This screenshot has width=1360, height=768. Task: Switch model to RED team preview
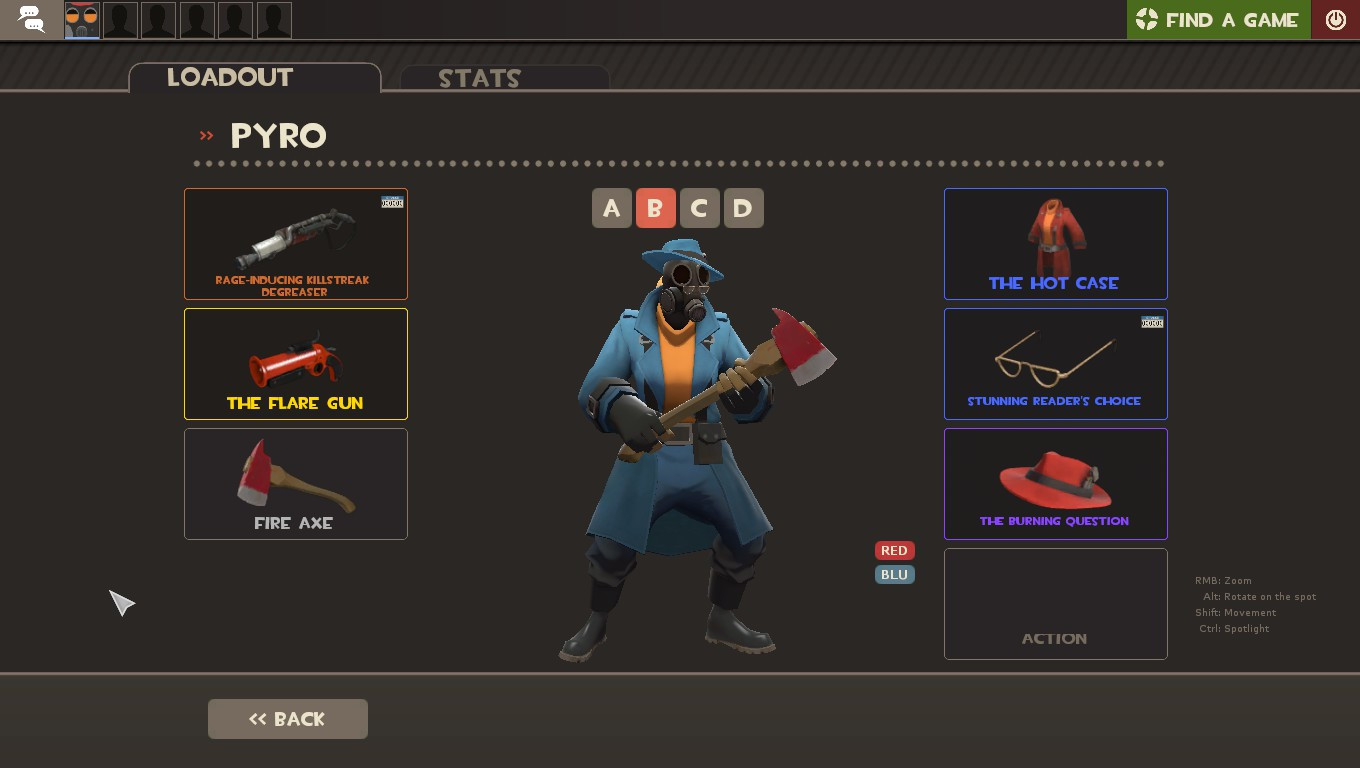894,550
